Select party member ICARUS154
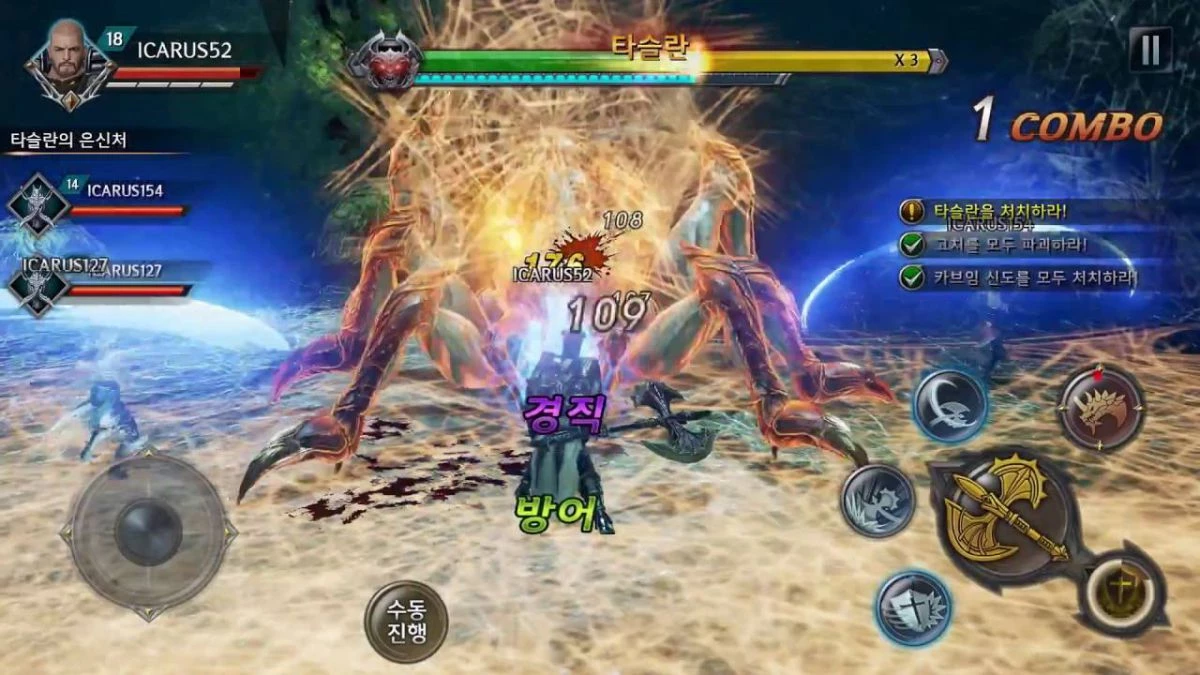1200x675 pixels. pyautogui.click(x=38, y=205)
